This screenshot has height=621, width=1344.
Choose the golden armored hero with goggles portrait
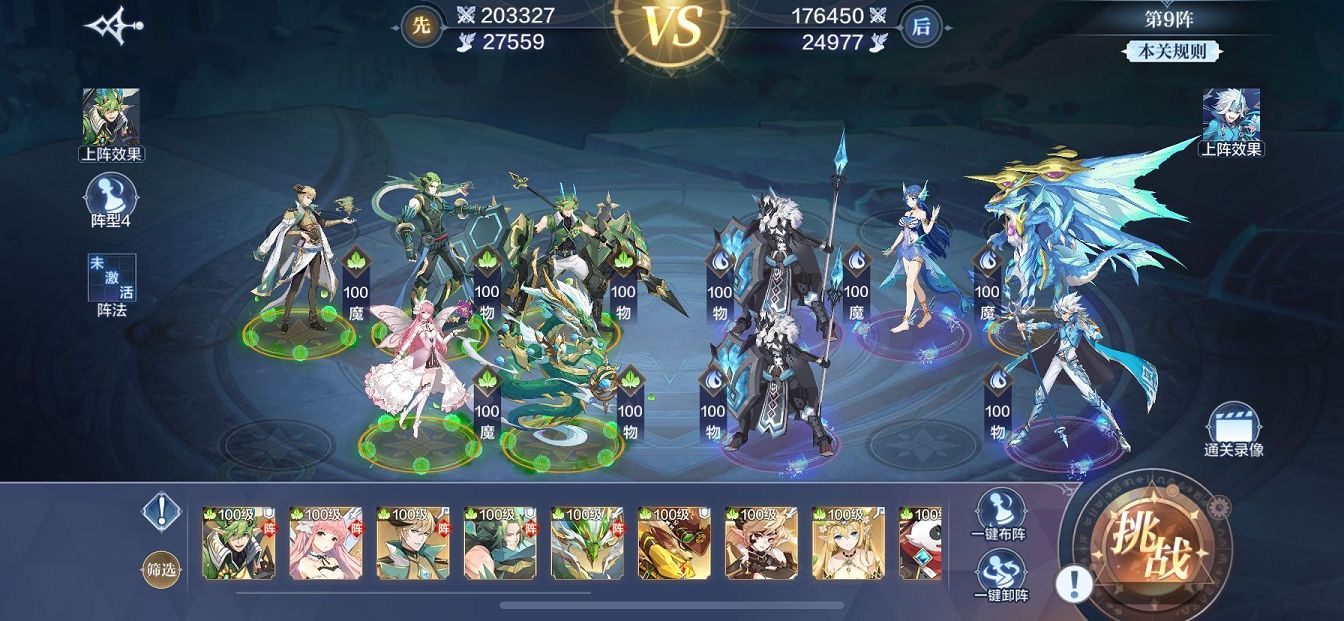click(x=674, y=543)
